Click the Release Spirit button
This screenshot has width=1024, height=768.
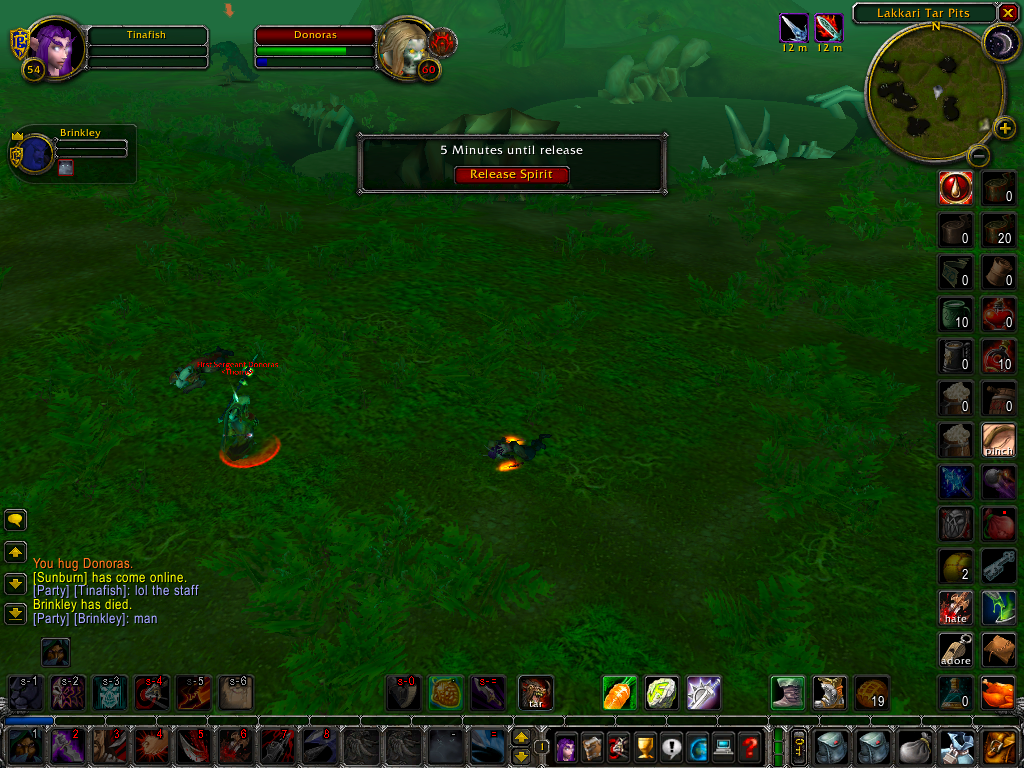[x=511, y=174]
